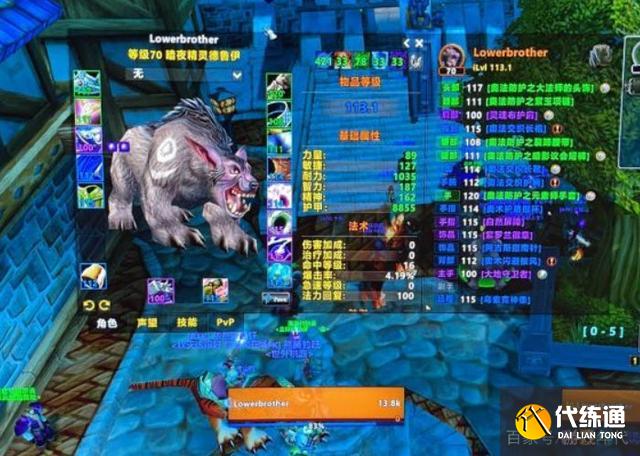Click the ranged slot icon right of the main-hand slot

[215, 292]
